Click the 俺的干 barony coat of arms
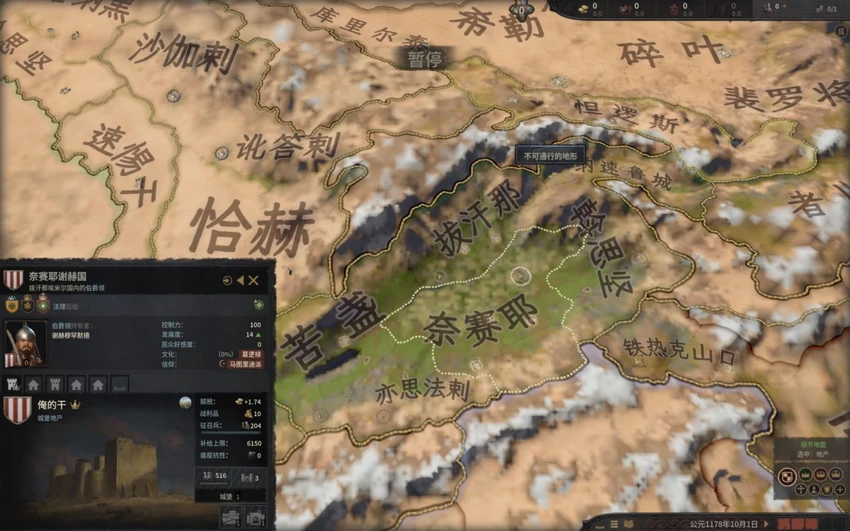 point(17,410)
